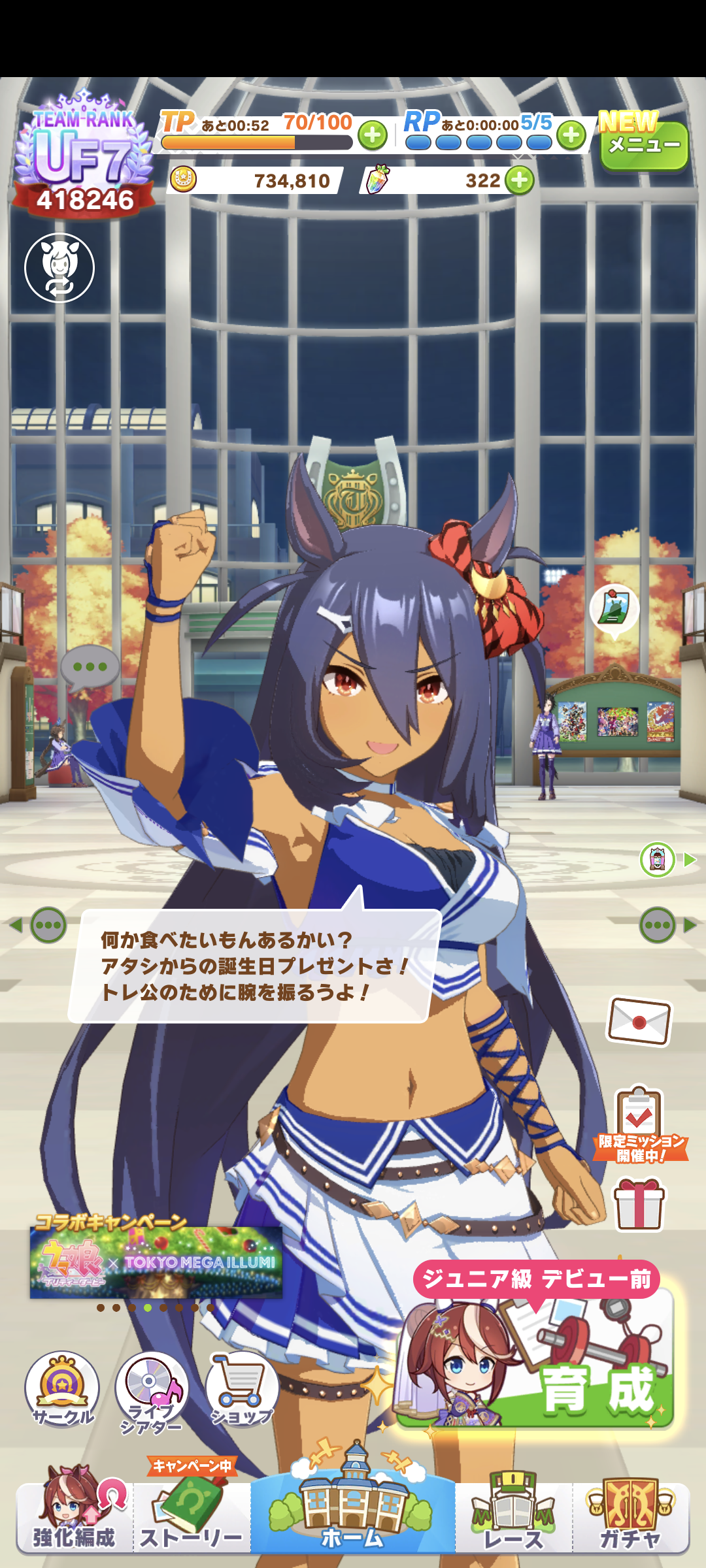Open the mail envelope icon
The height and width of the screenshot is (1568, 706).
click(639, 1021)
